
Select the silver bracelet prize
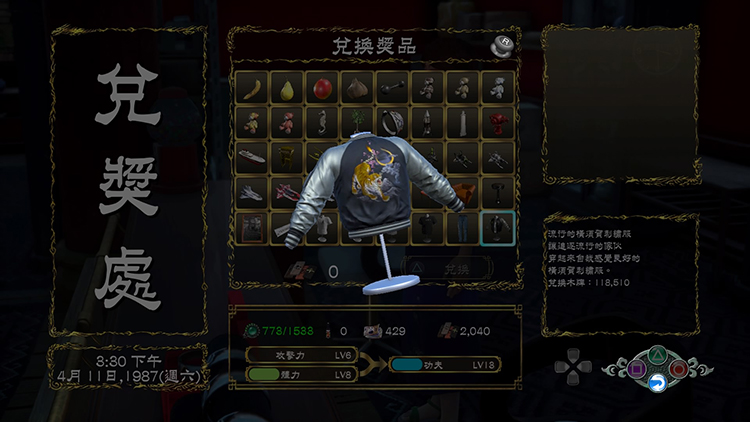tap(392, 123)
